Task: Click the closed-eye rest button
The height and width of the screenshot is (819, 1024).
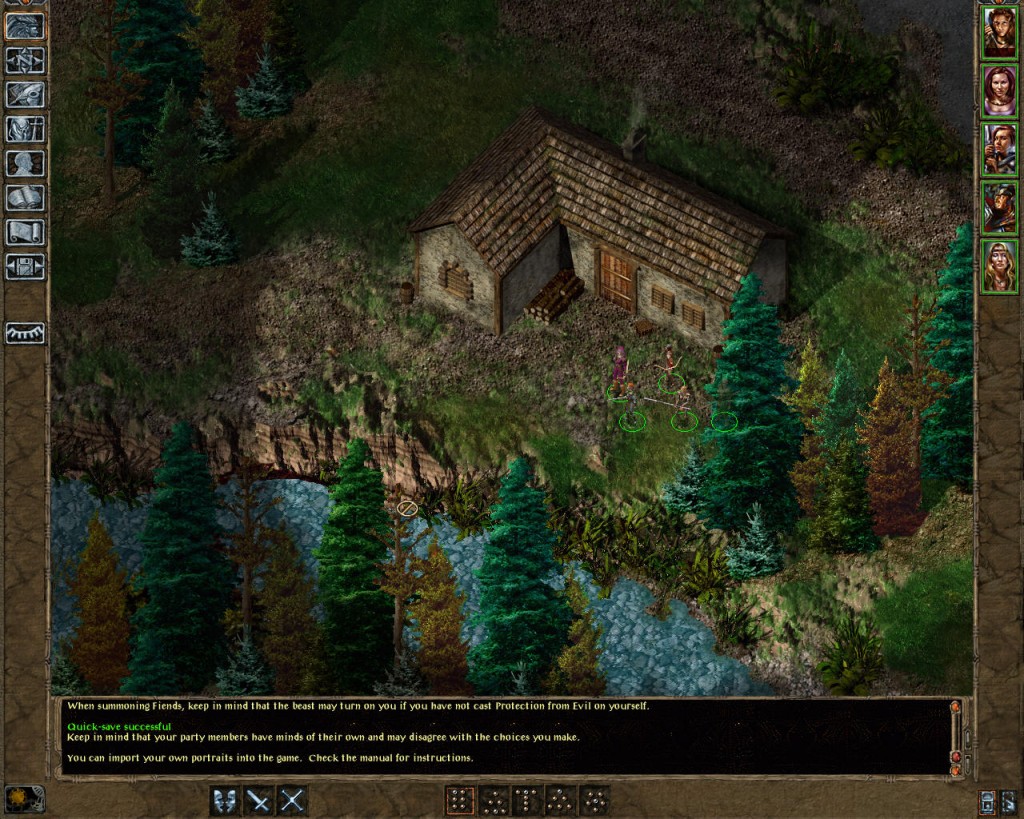Action: click(25, 333)
